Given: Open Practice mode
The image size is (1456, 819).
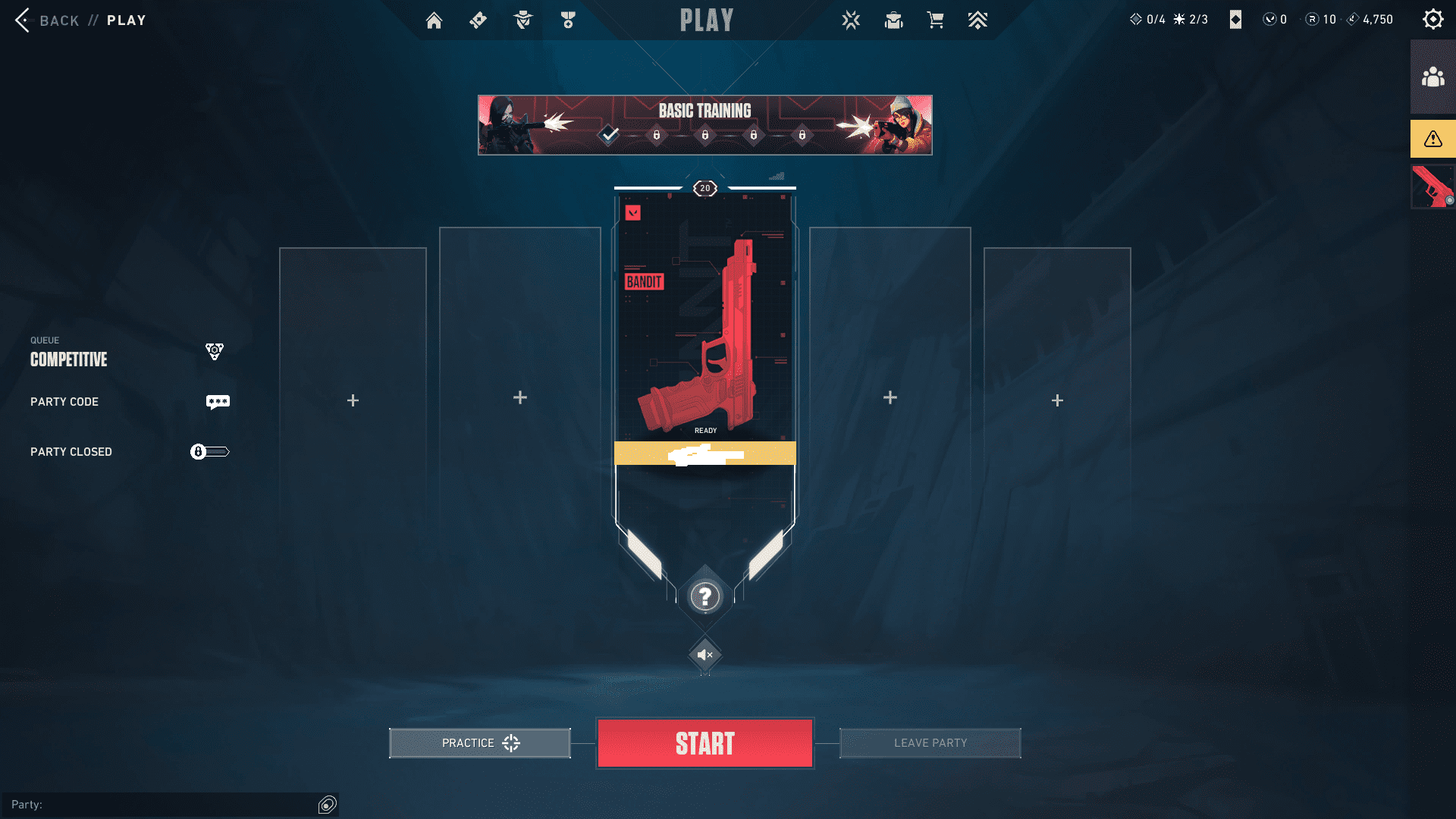Looking at the screenshot, I should 479,743.
